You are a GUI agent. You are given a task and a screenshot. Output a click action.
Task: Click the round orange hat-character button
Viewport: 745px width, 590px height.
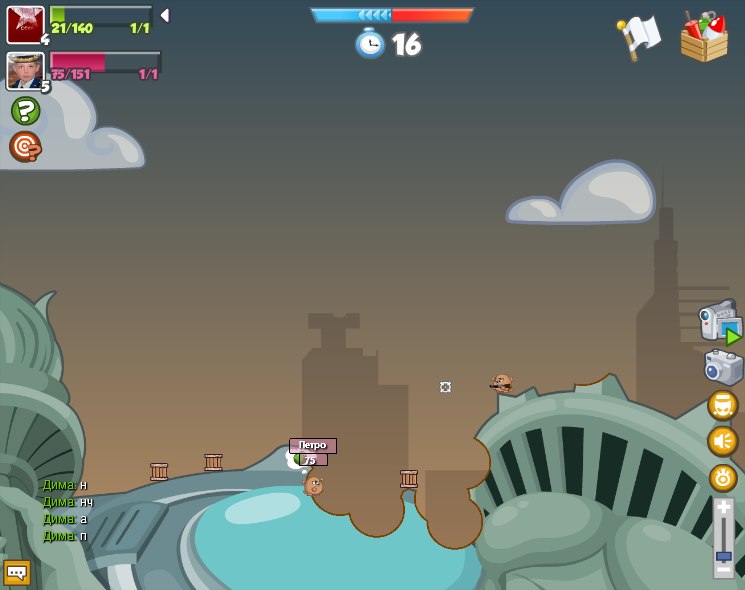(x=722, y=405)
